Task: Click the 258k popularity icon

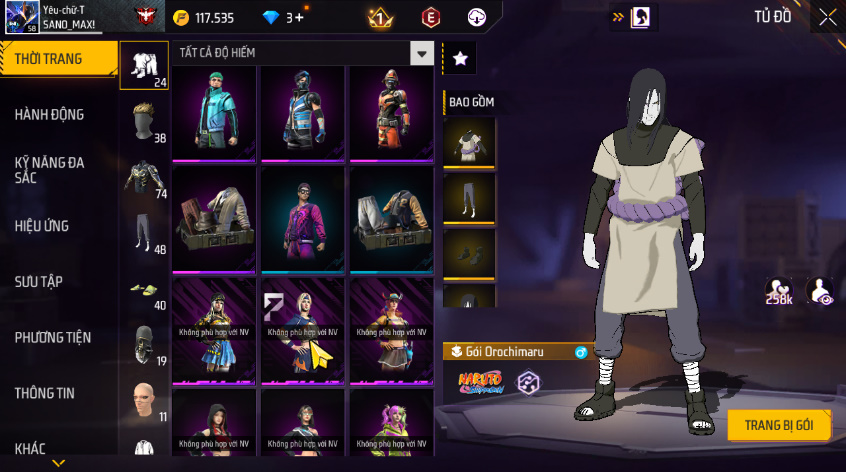Action: pos(780,290)
